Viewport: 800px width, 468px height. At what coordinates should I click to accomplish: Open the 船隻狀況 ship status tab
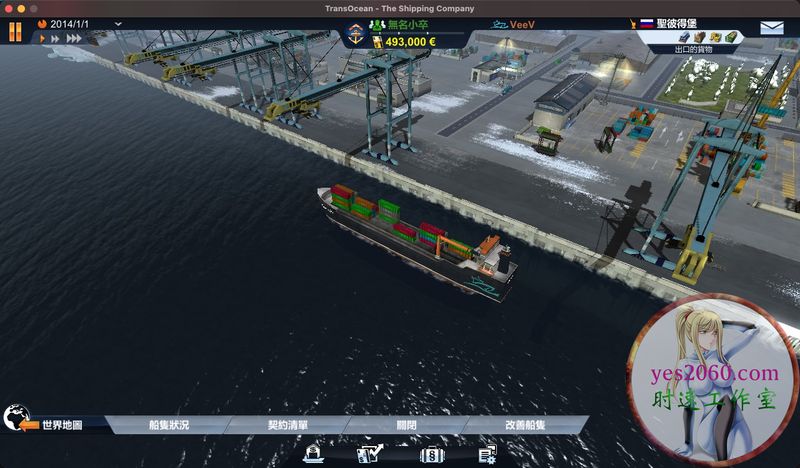[168, 424]
